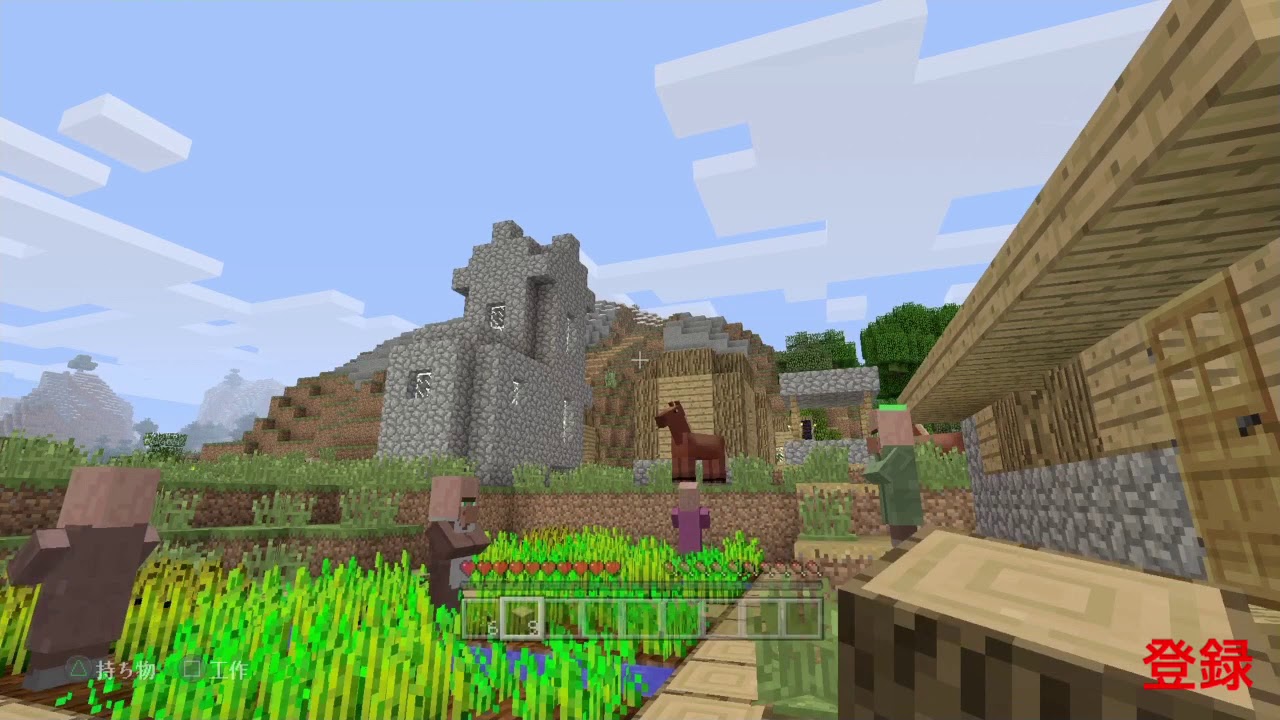The width and height of the screenshot is (1280, 720).
Task: Click the leftmost heart in the health bar
Action: [x=468, y=567]
